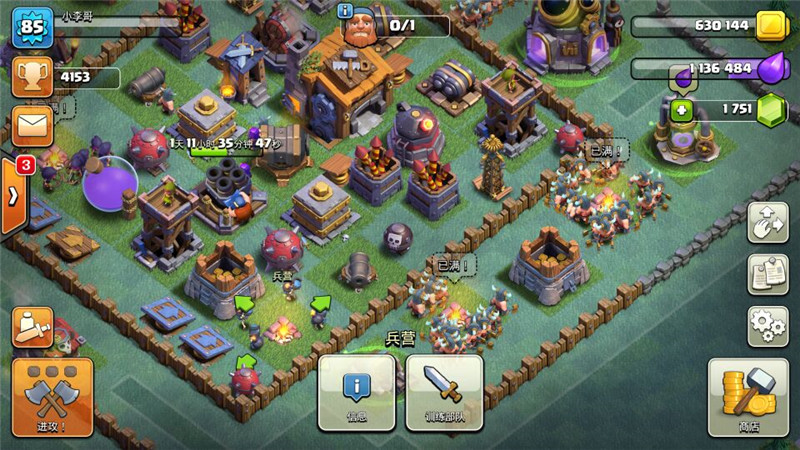The height and width of the screenshot is (450, 800).
Task: Open the level 85 player profile badge
Action: 32,27
